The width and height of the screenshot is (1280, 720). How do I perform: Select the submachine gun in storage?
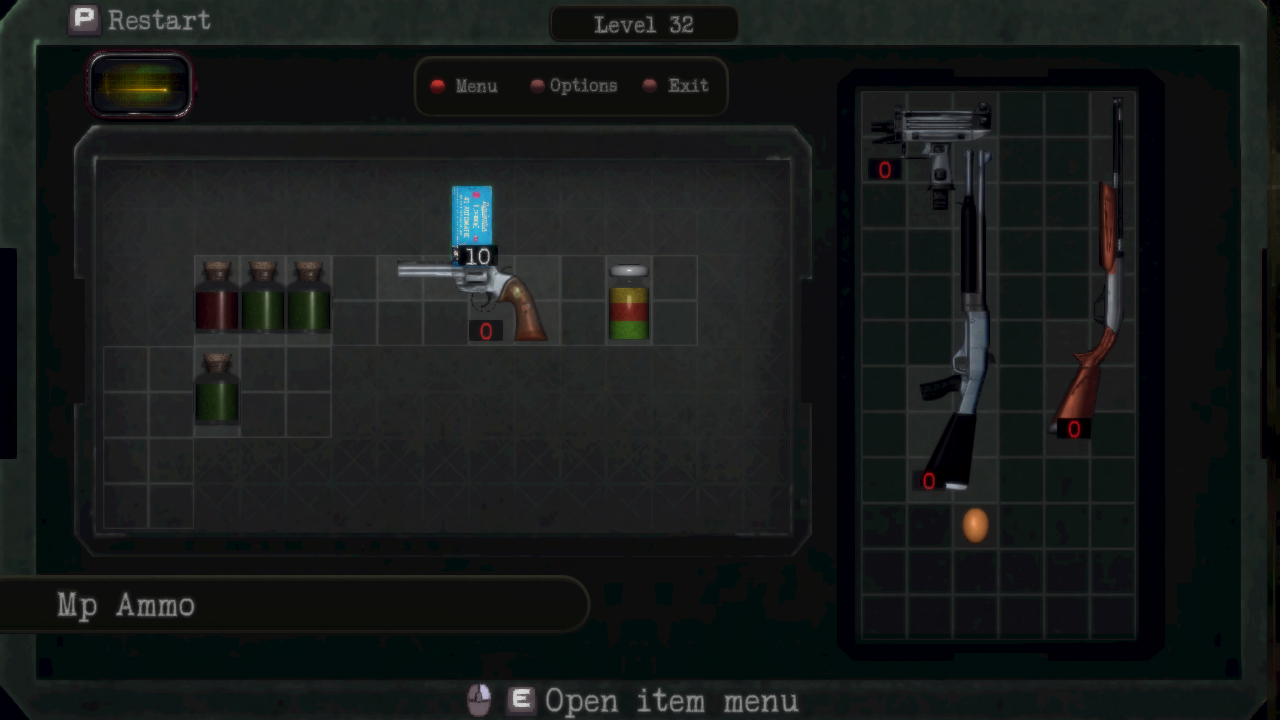pyautogui.click(x=932, y=135)
